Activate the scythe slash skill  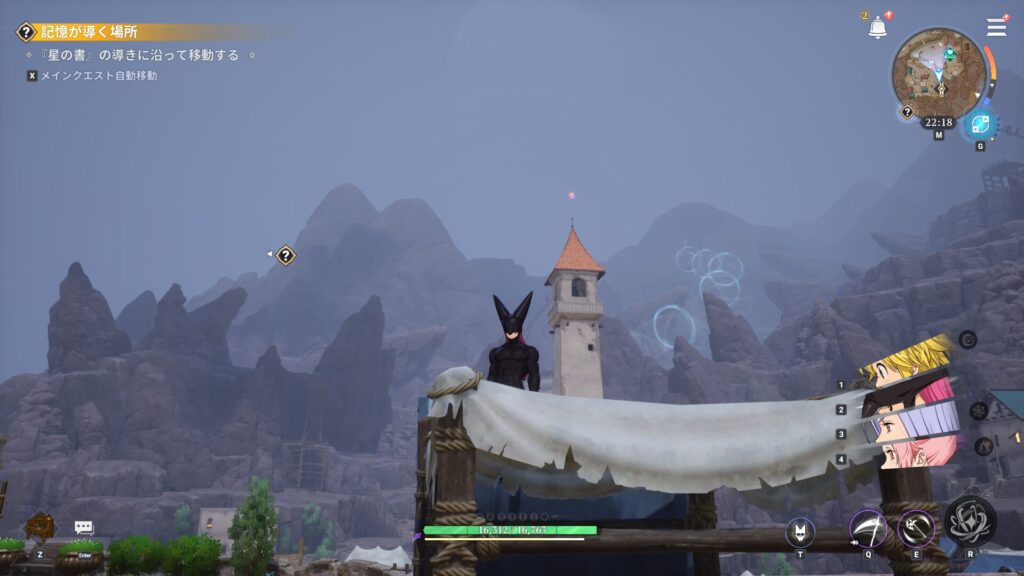pyautogui.click(x=867, y=528)
